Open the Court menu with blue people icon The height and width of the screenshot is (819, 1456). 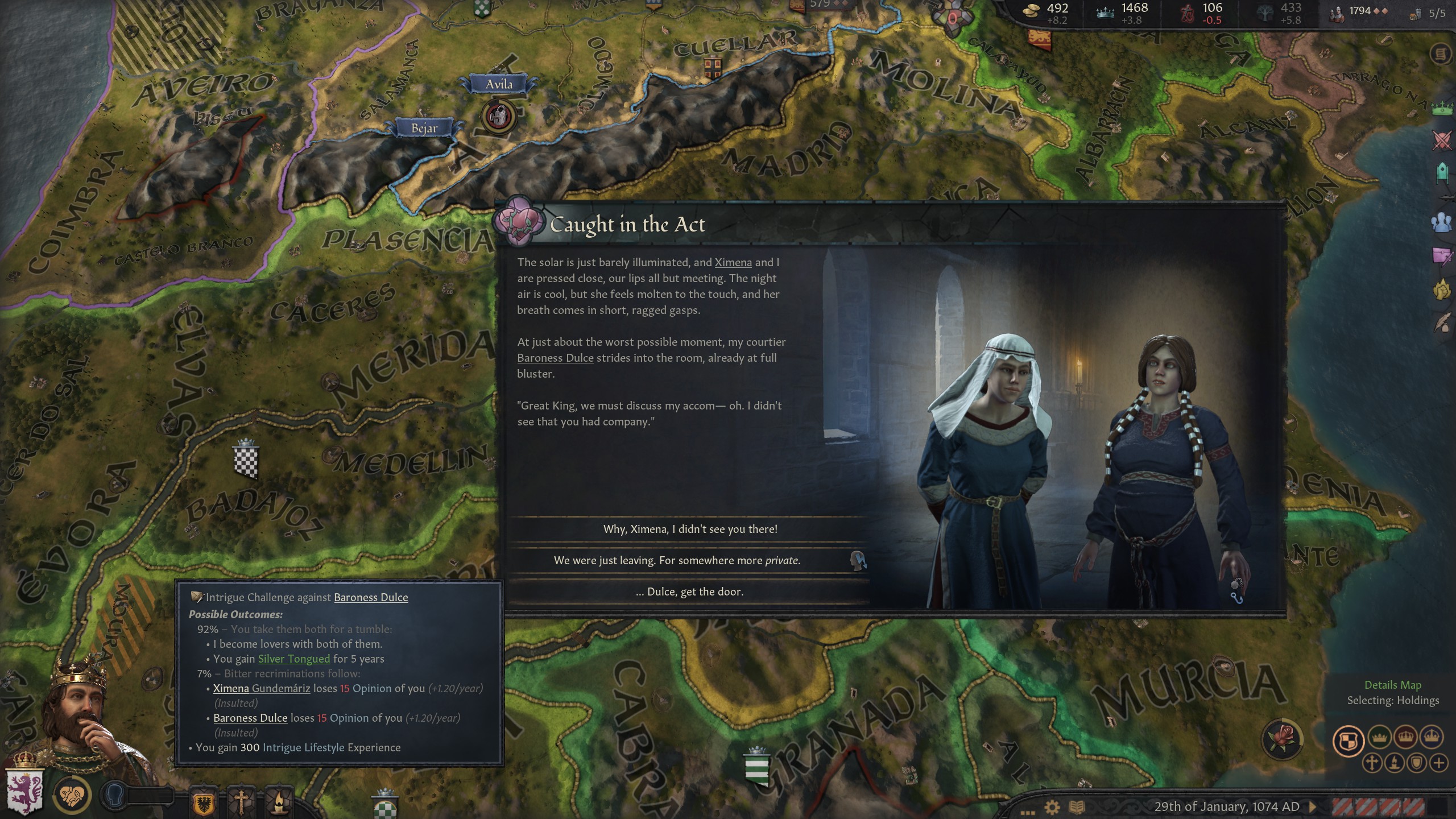[x=1442, y=222]
